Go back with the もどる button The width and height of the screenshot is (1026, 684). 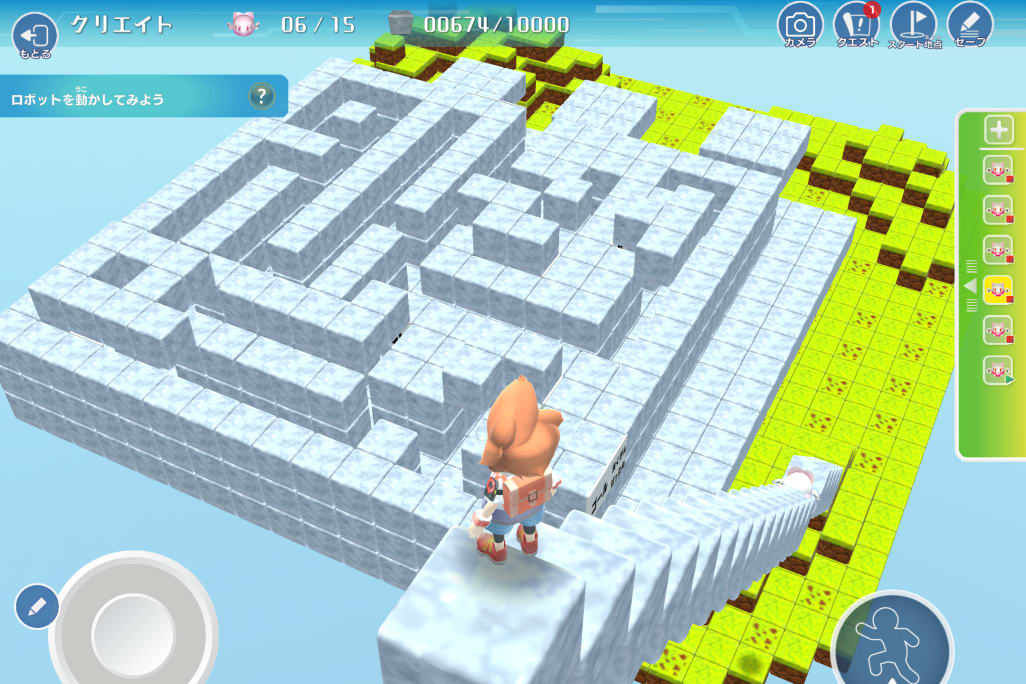pyautogui.click(x=35, y=36)
